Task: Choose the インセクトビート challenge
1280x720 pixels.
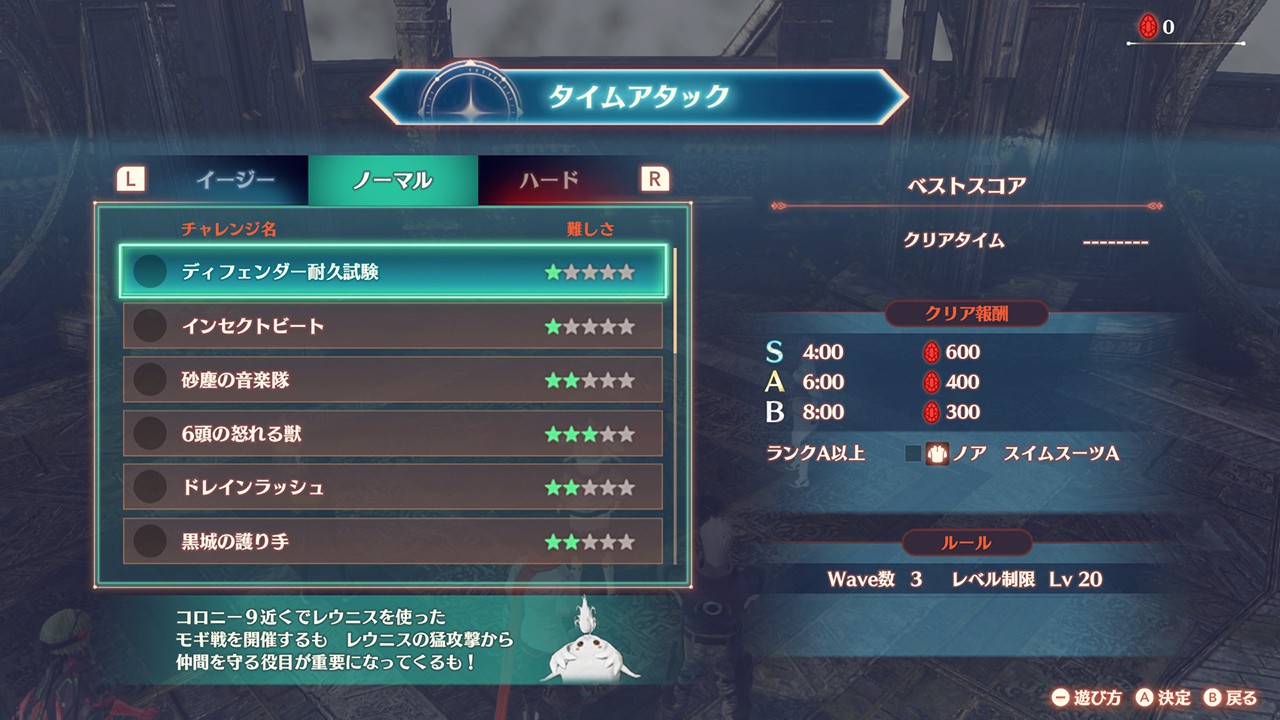Action: point(392,327)
